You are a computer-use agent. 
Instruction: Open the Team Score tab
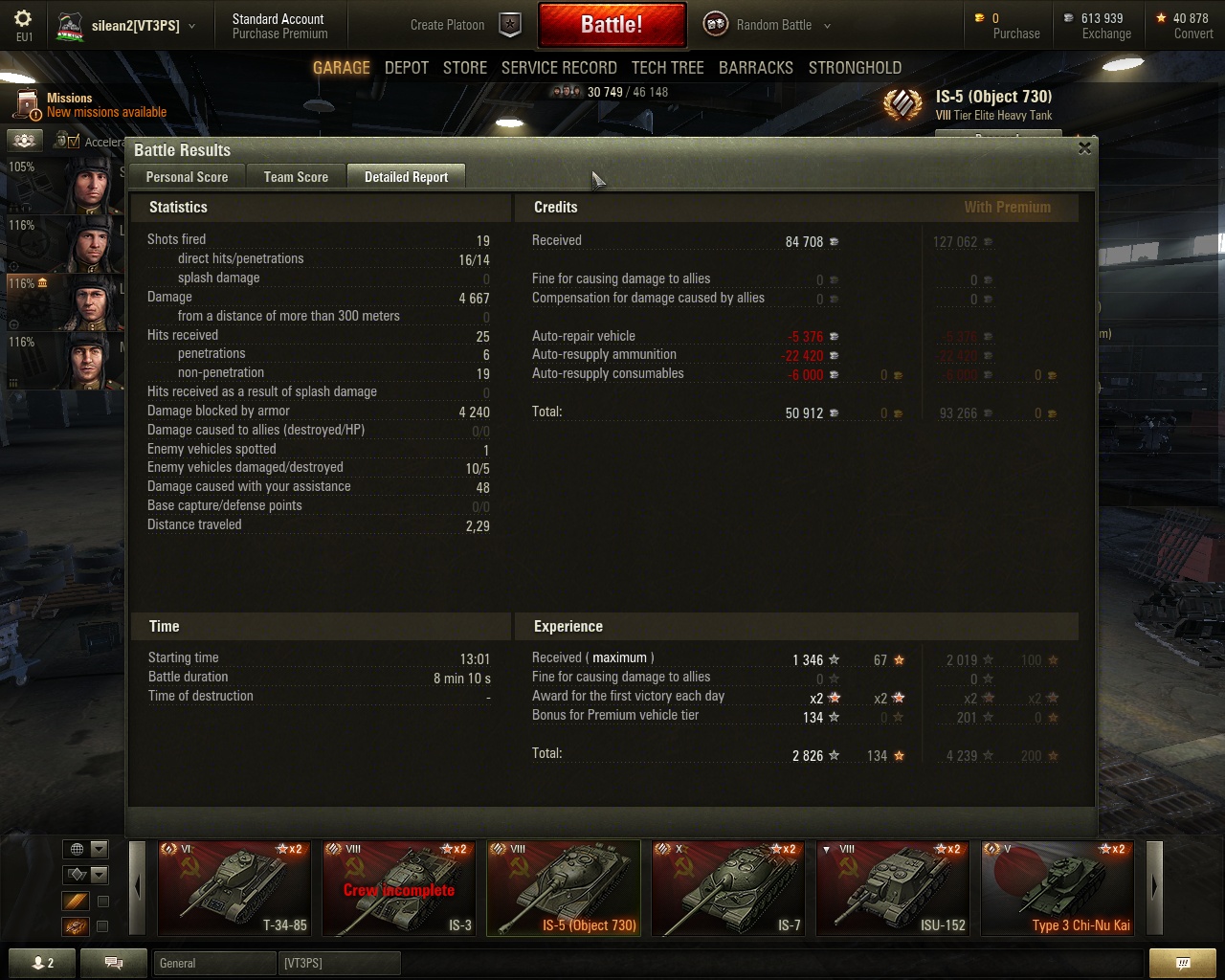click(296, 177)
